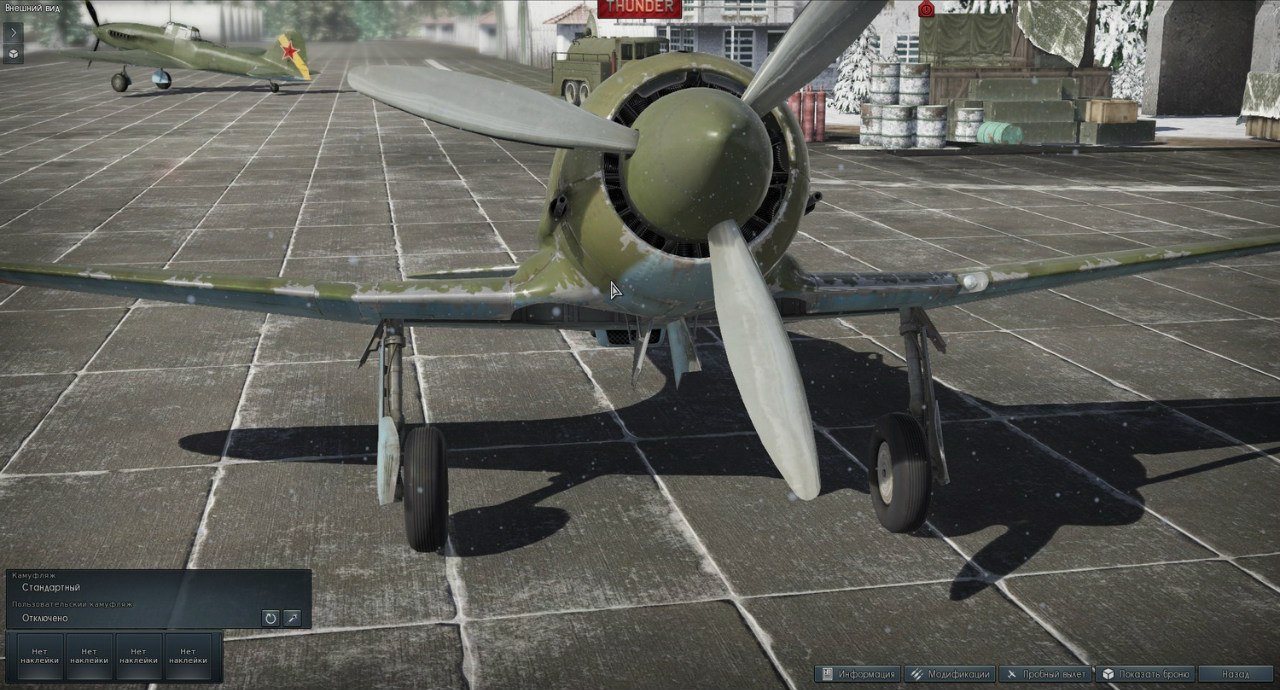Viewport: 1280px width, 690px height.
Task: Go back with the Назад button
Action: [1235, 674]
